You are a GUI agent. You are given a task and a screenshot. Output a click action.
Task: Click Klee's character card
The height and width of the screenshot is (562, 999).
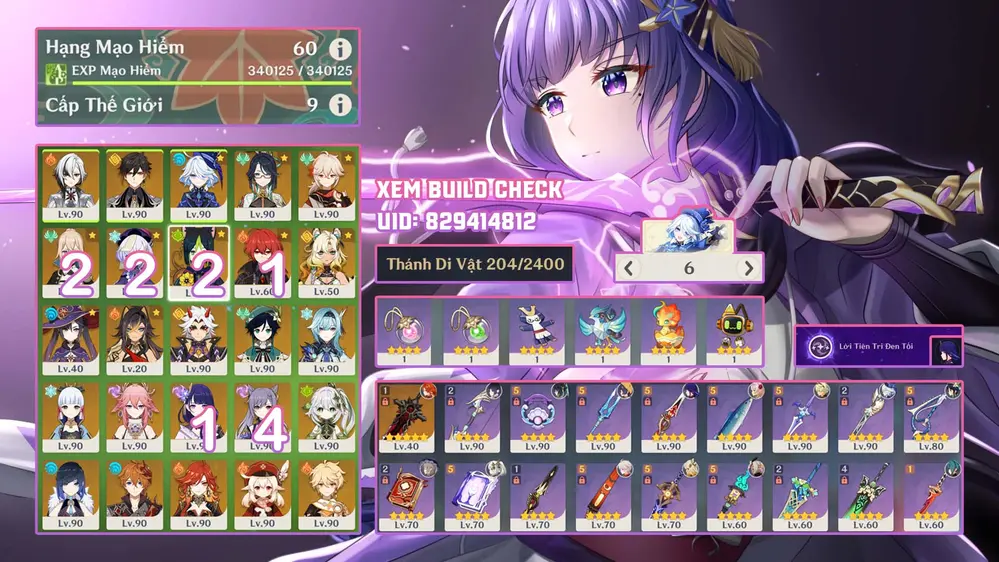pos(262,493)
